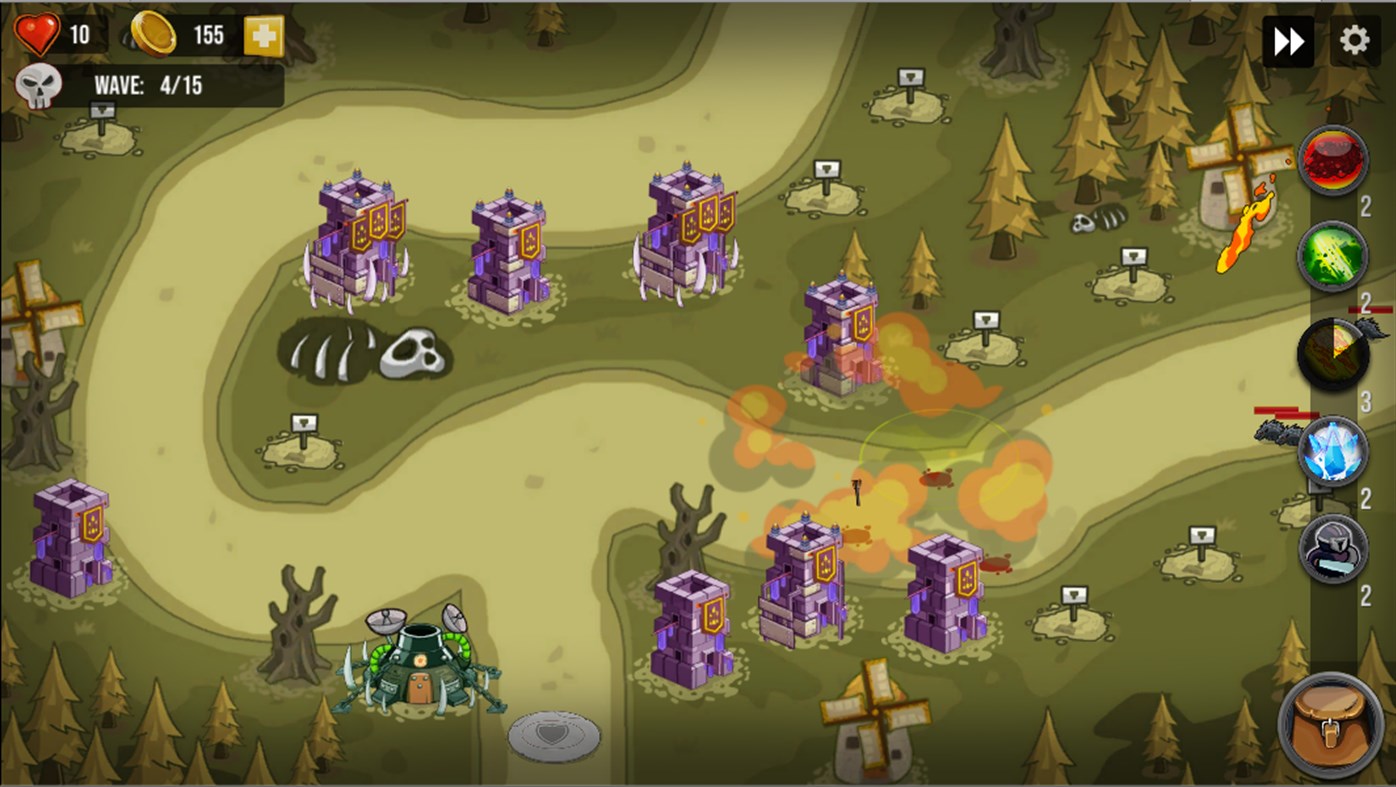The width and height of the screenshot is (1396, 787).
Task: Select the burning damaged tower
Action: click(840, 330)
